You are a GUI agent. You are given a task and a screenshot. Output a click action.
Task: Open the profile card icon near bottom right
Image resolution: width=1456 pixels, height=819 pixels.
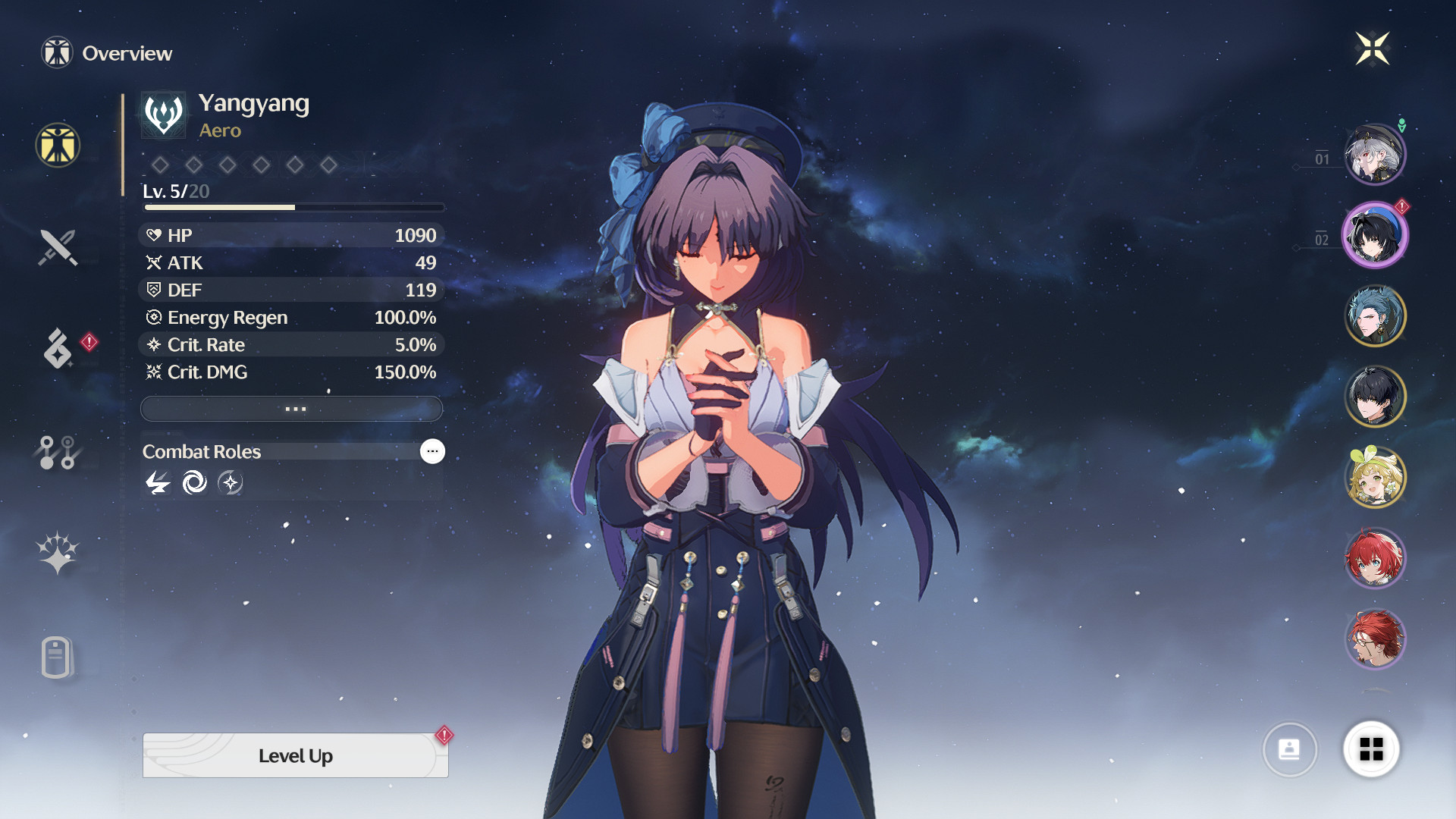coord(1290,749)
